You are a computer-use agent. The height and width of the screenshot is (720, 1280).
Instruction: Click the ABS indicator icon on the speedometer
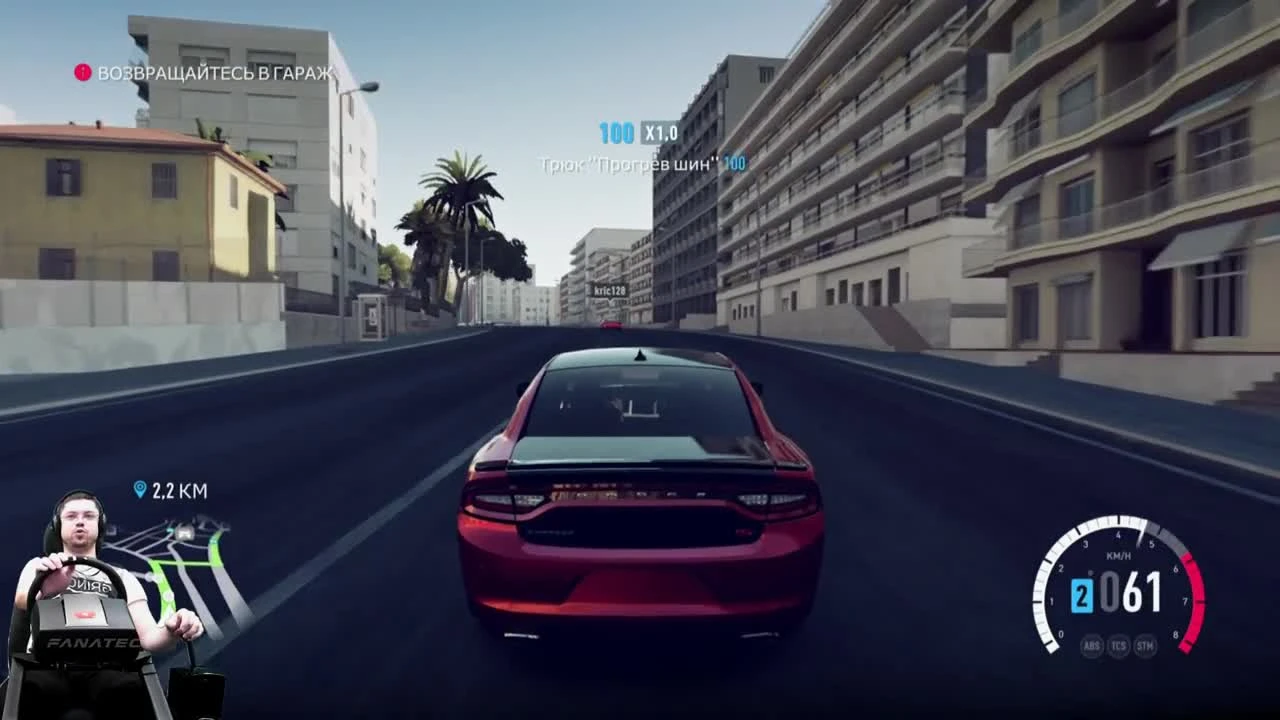coord(1092,646)
